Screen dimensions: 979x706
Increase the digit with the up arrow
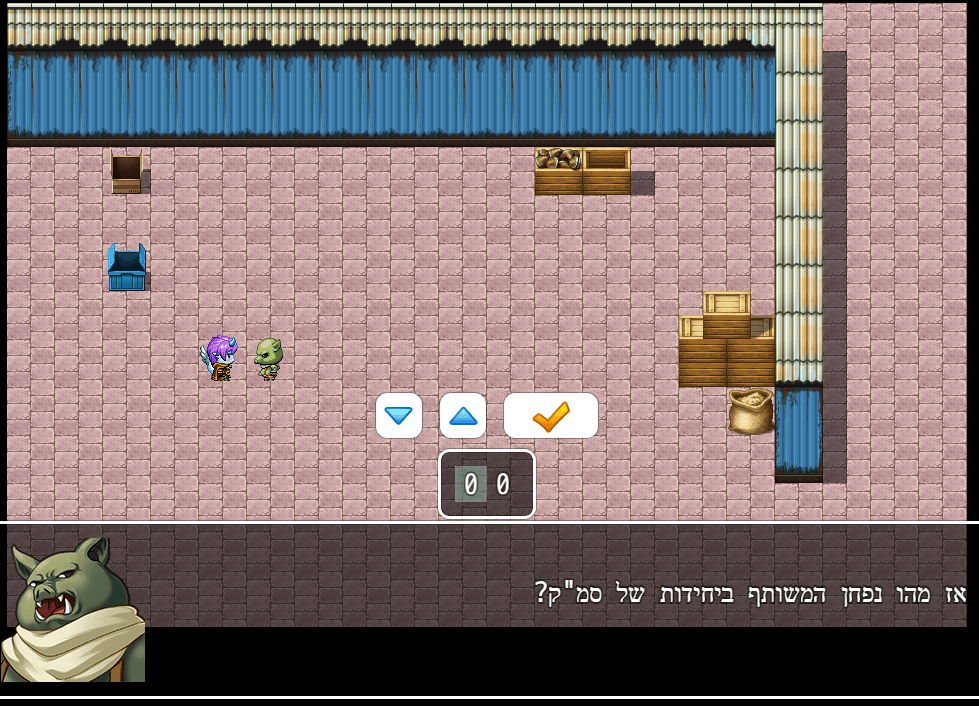pos(463,415)
